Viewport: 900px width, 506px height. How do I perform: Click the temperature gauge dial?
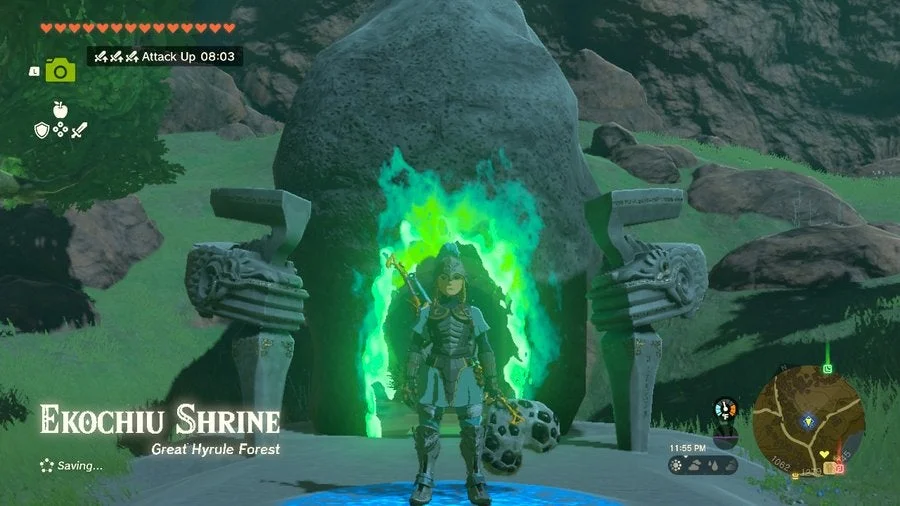click(726, 410)
